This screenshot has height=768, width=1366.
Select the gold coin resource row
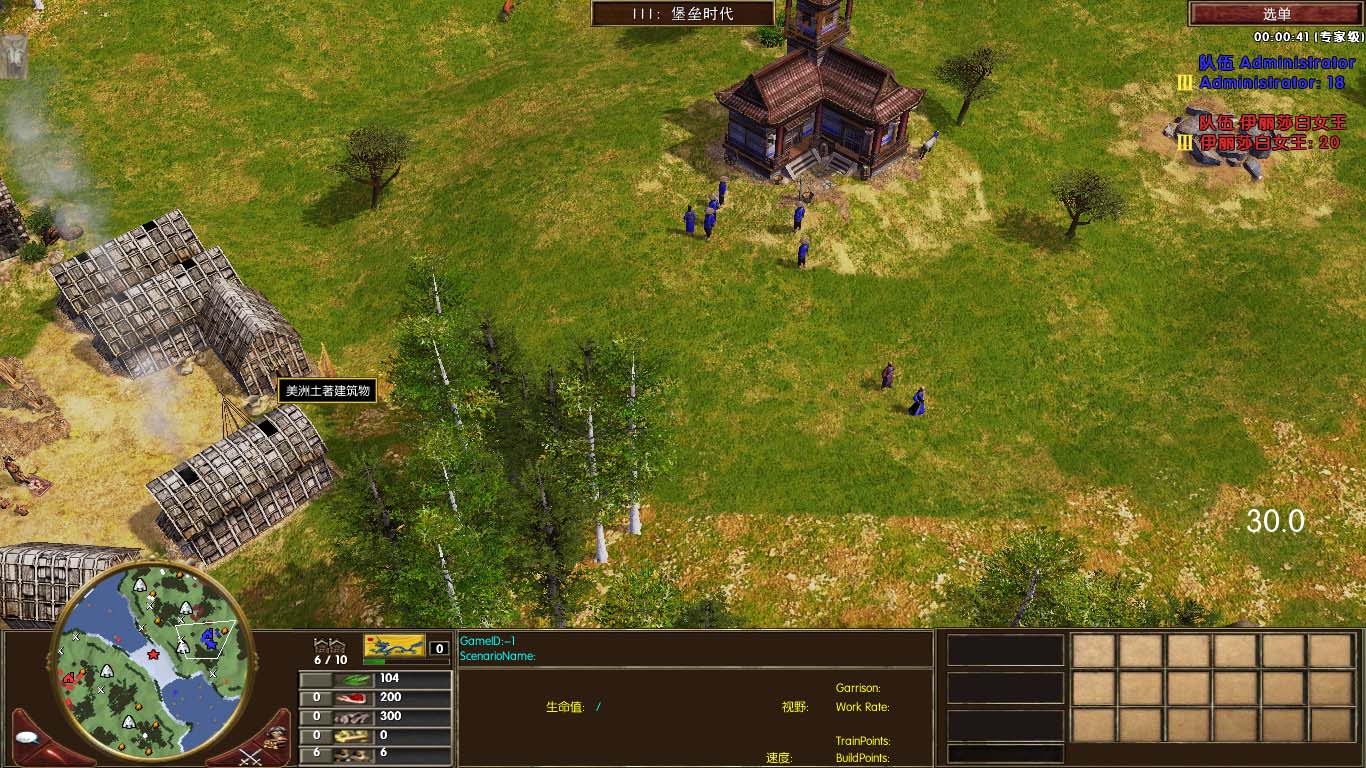pyautogui.click(x=376, y=735)
